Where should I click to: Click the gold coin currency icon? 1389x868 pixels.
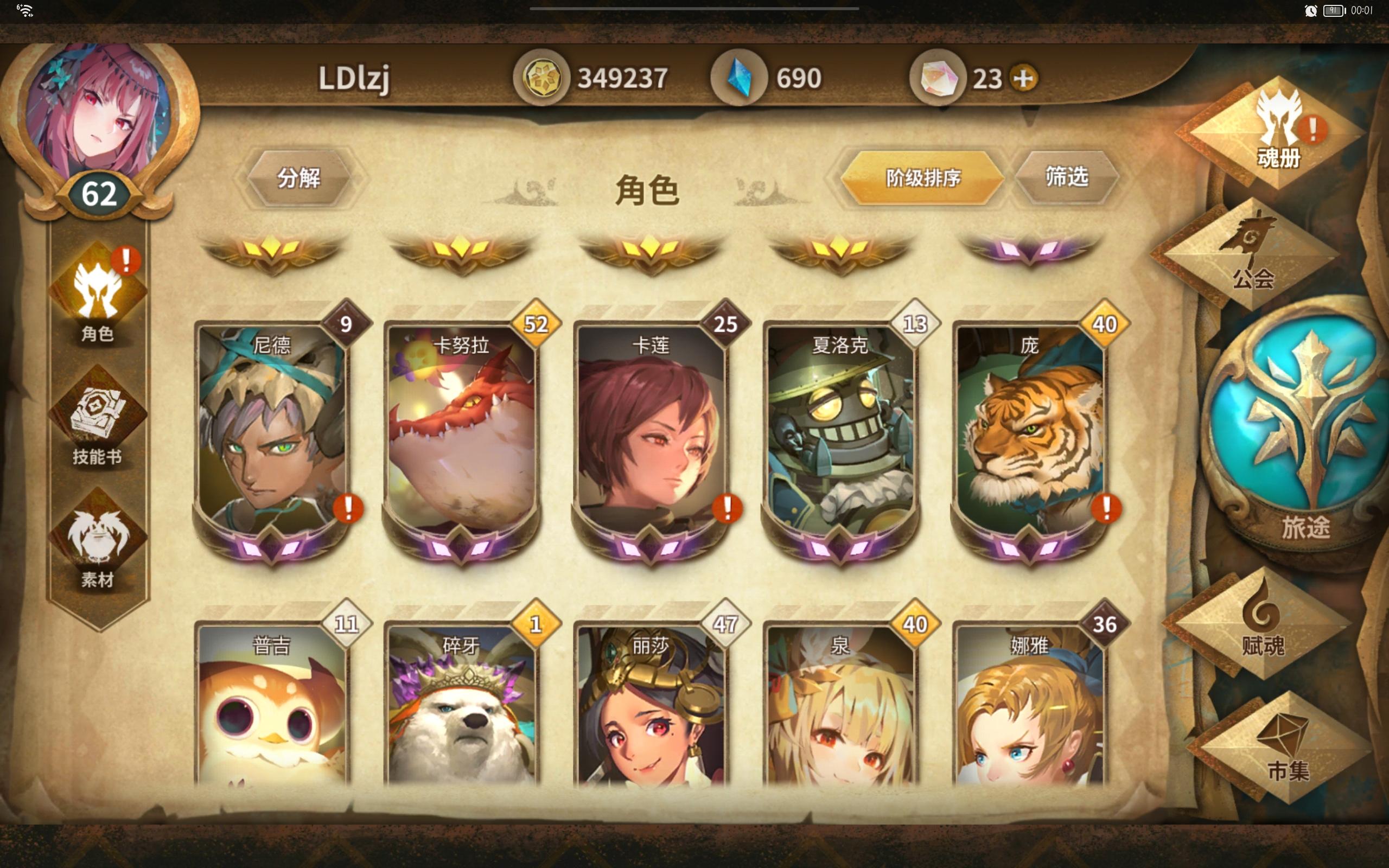coord(543,76)
